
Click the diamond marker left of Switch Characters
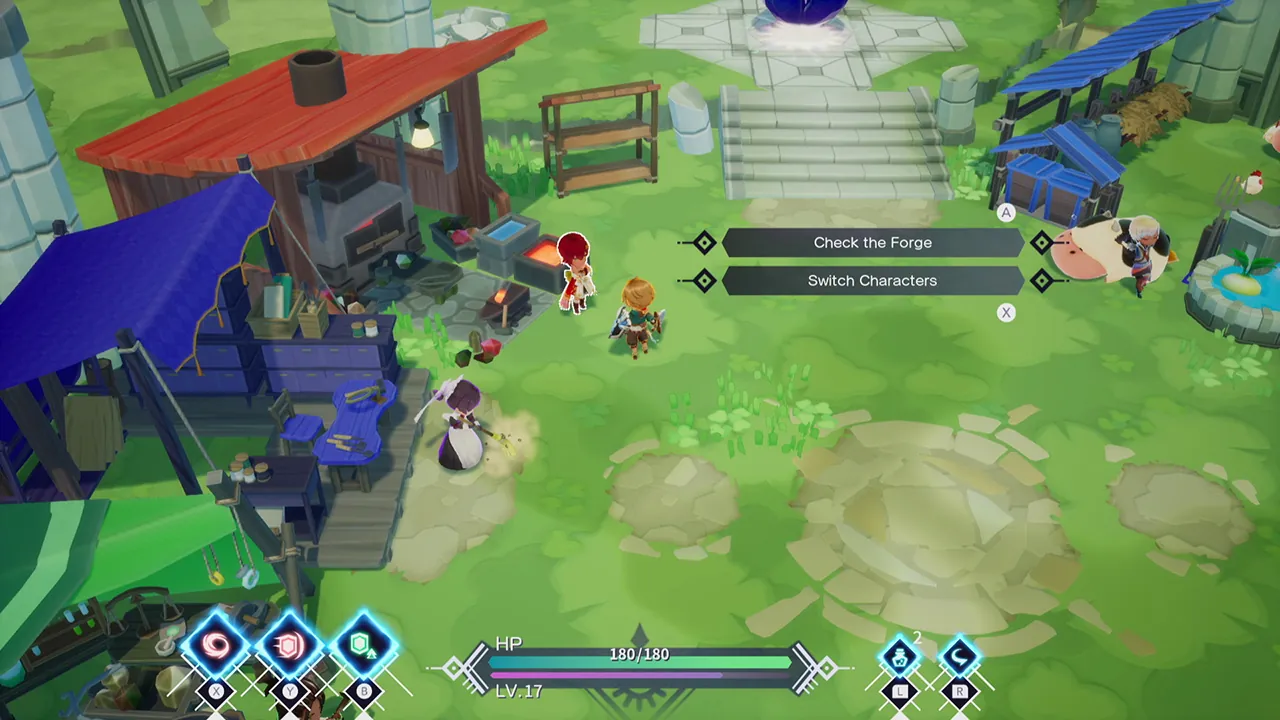pyautogui.click(x=703, y=280)
